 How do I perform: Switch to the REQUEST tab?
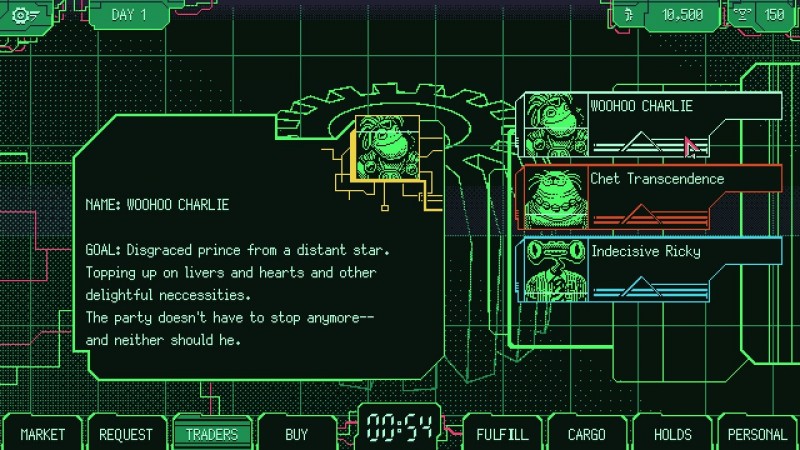(126, 434)
